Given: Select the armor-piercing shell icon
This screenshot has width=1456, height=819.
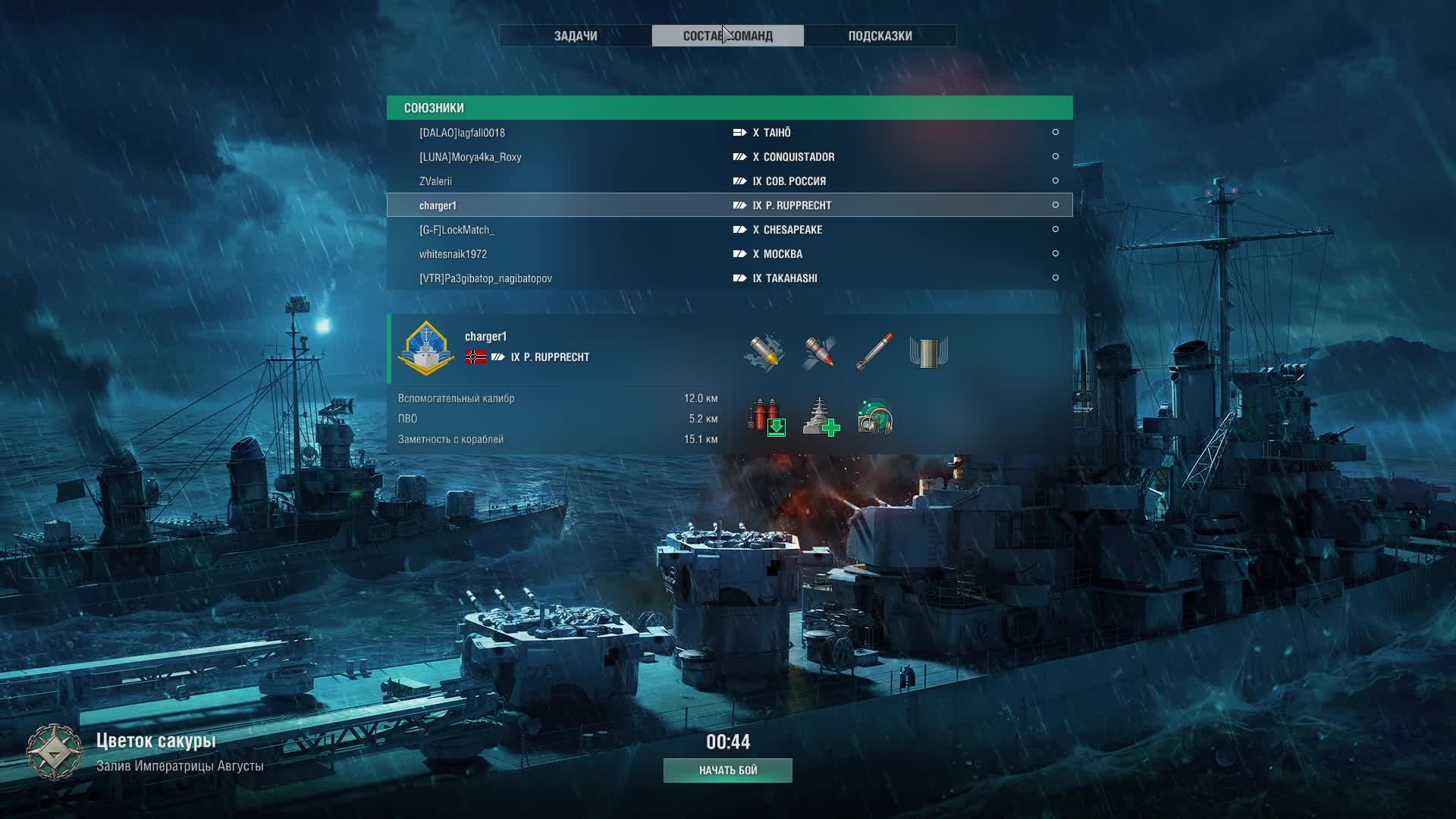Looking at the screenshot, I should point(820,352).
